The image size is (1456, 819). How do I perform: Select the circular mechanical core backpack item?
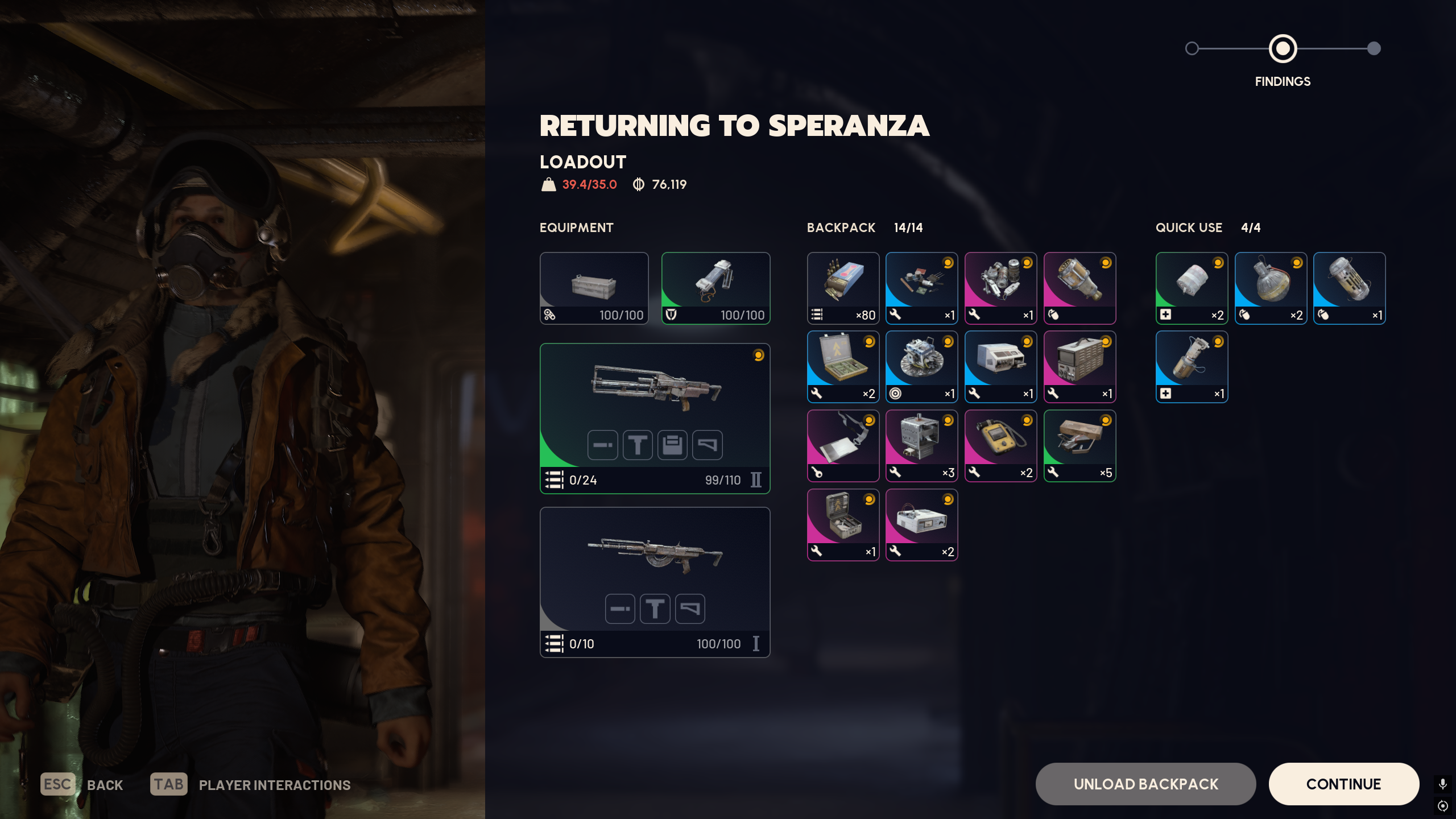tap(921, 367)
